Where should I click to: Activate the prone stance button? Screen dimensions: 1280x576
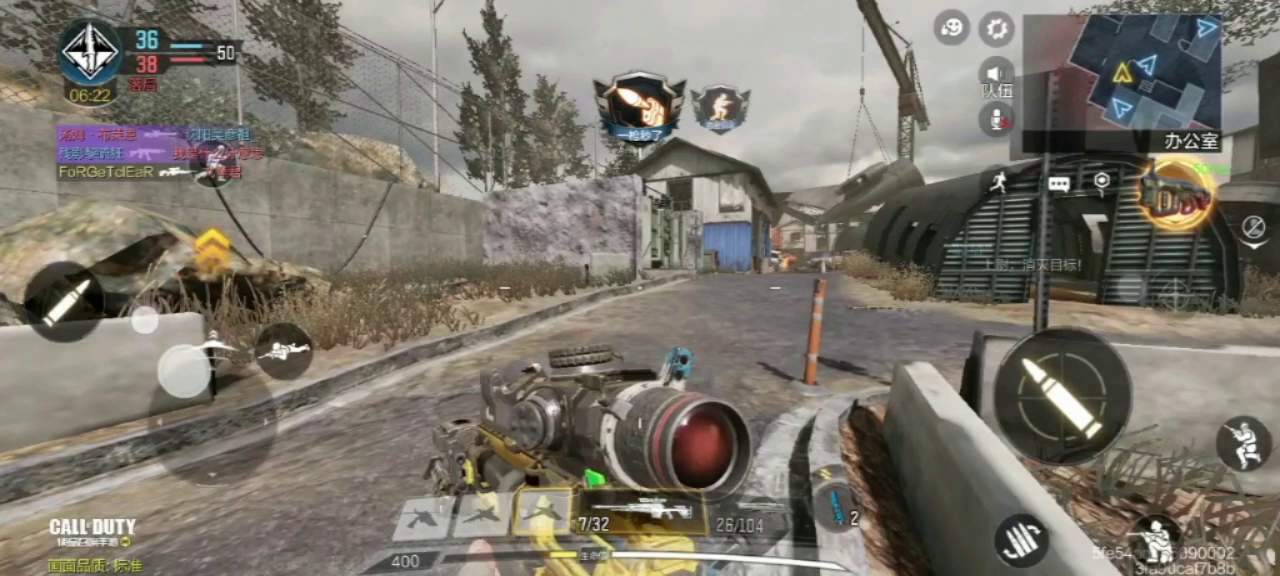tap(283, 350)
